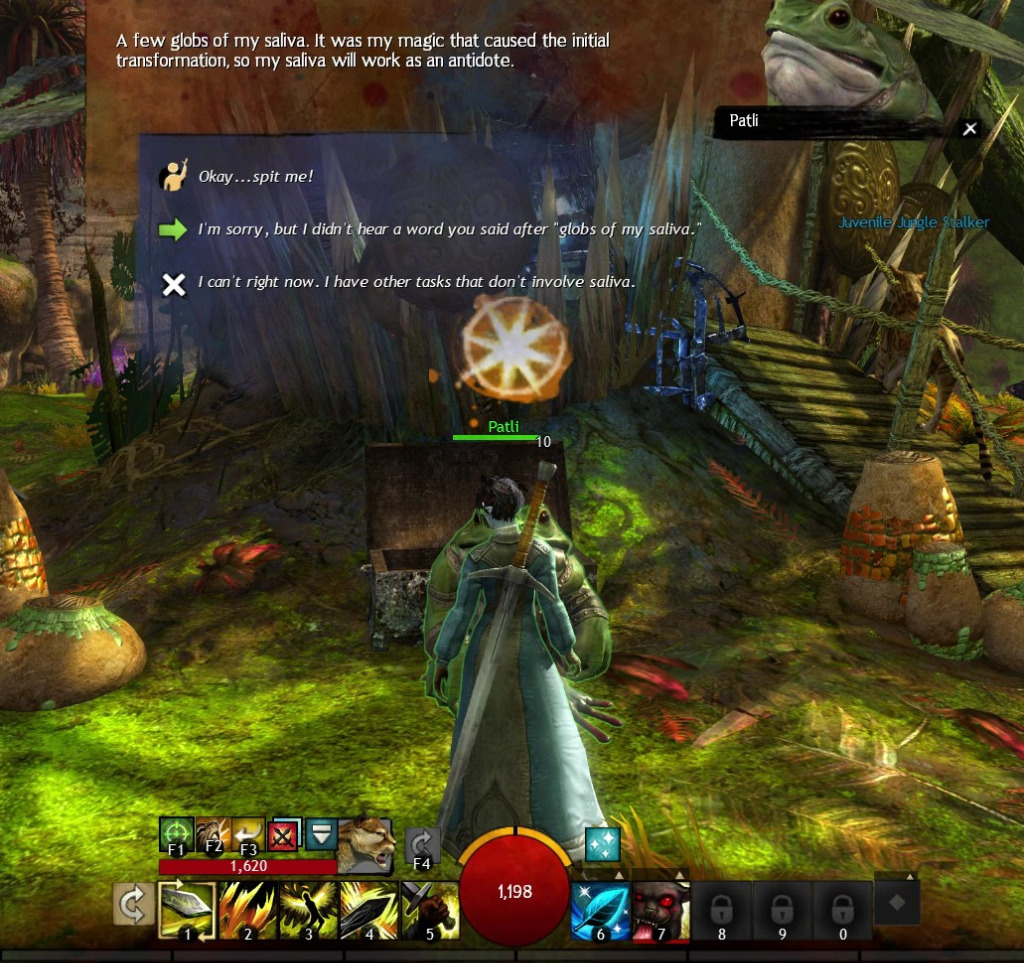
Task: Activate the sword-wielding skill in slot 5
Action: click(x=430, y=911)
